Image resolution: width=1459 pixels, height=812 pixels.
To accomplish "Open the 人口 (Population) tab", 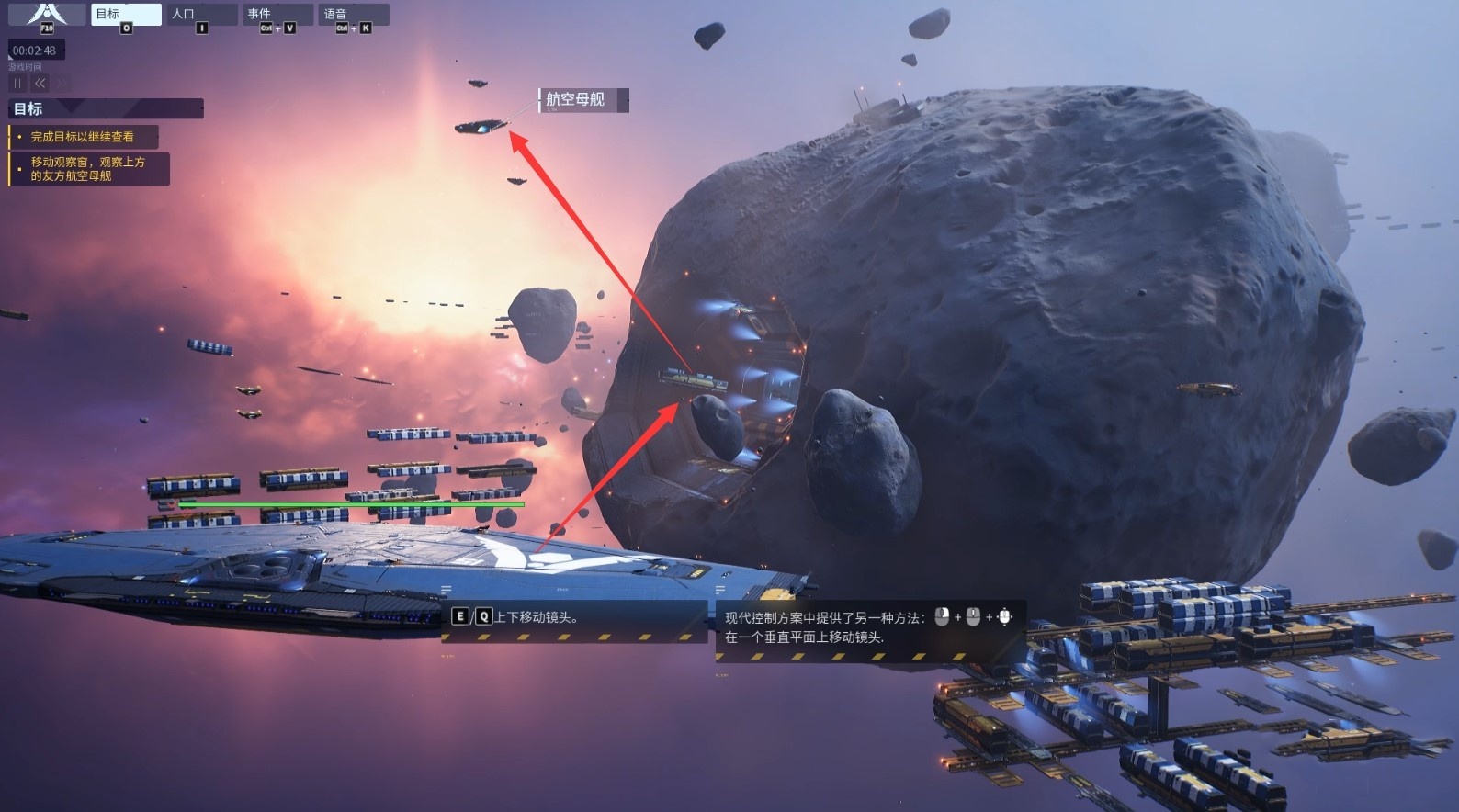I will pos(201,15).
